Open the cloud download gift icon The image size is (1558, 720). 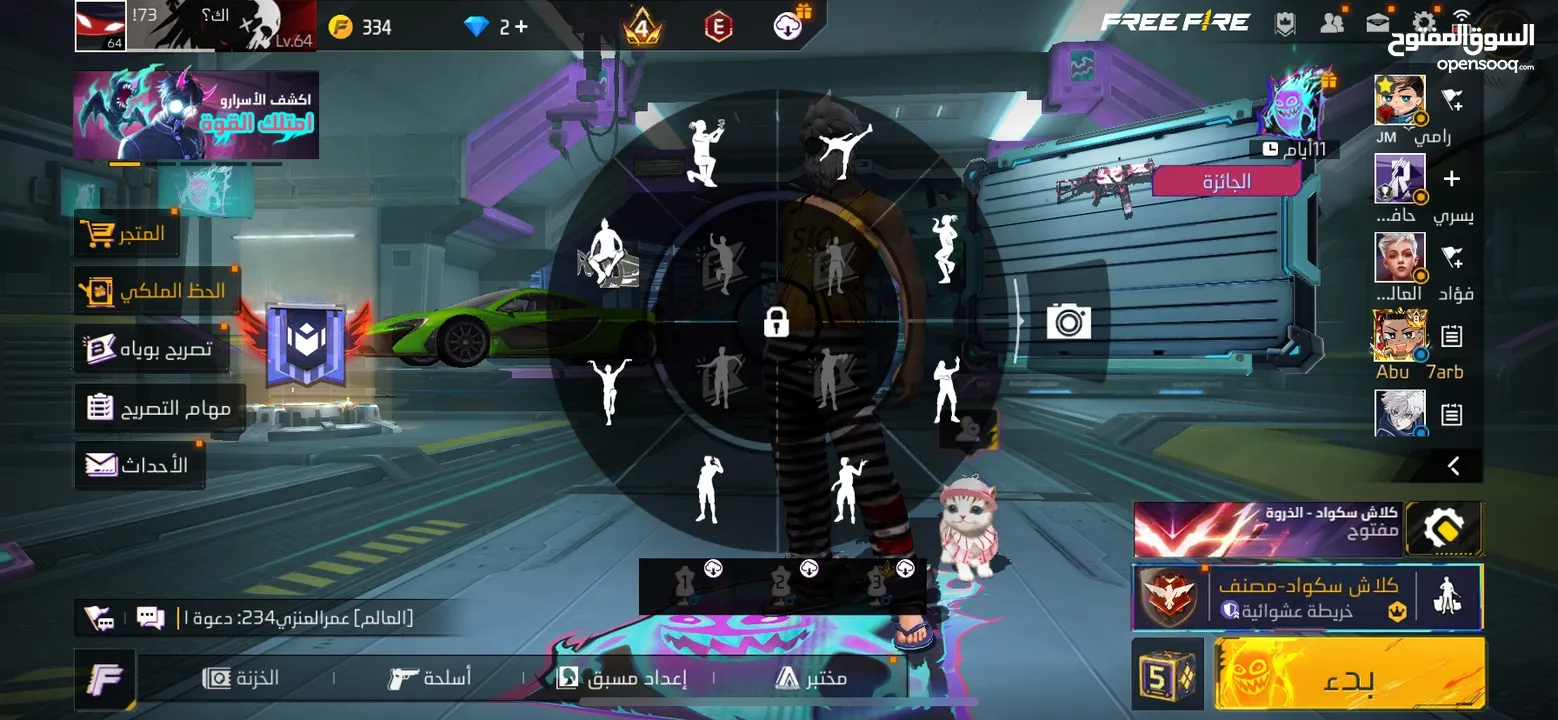coord(788,25)
